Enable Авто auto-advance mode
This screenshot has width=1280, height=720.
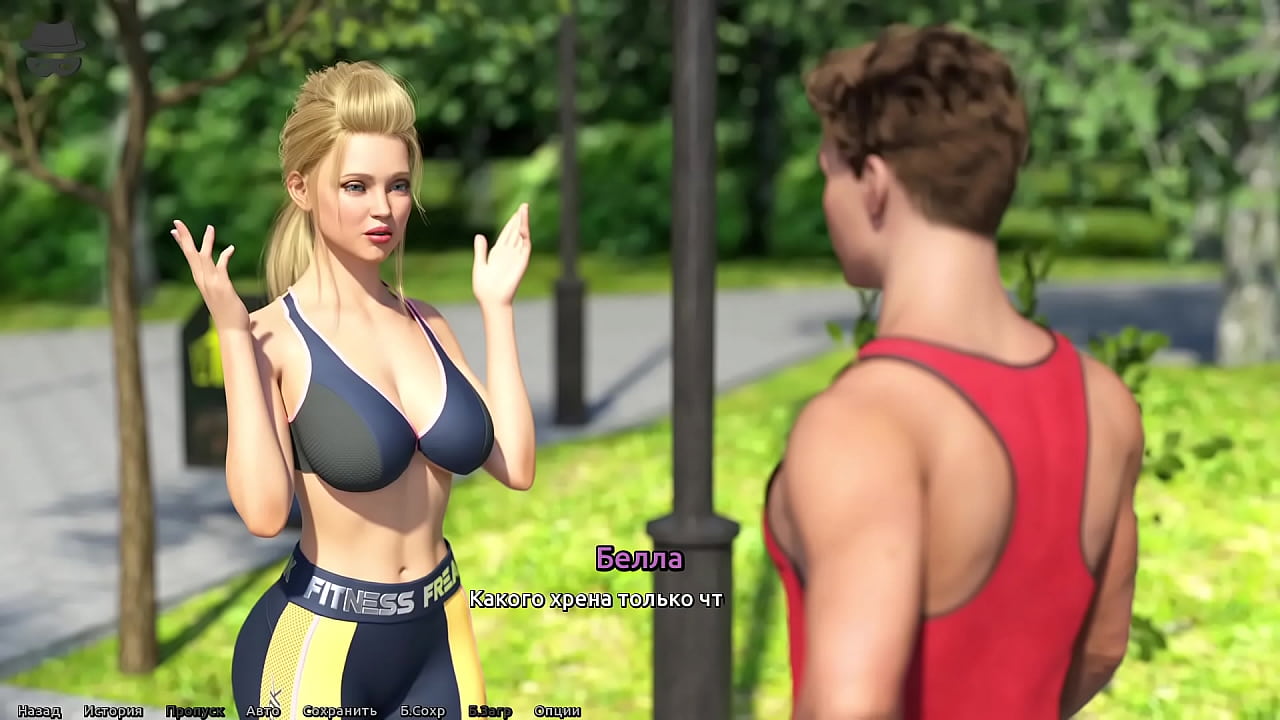pyautogui.click(x=263, y=711)
